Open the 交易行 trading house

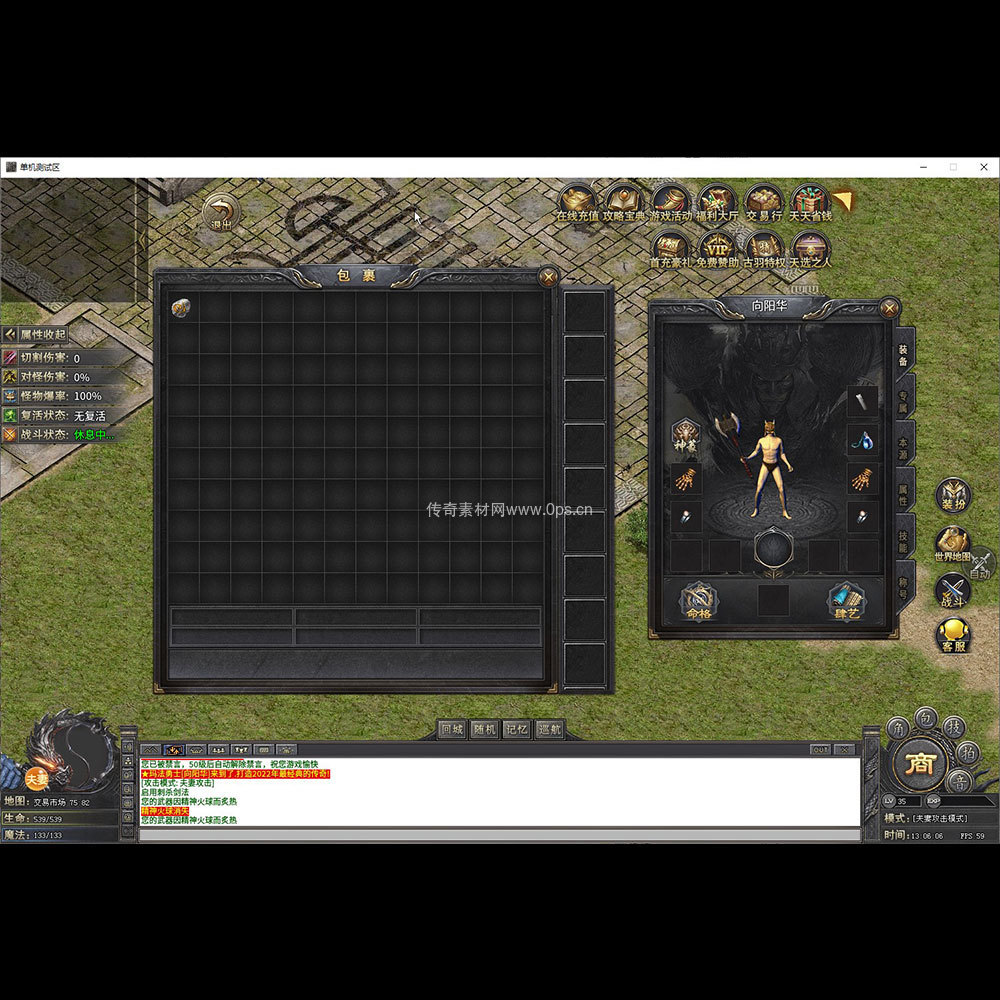[764, 200]
